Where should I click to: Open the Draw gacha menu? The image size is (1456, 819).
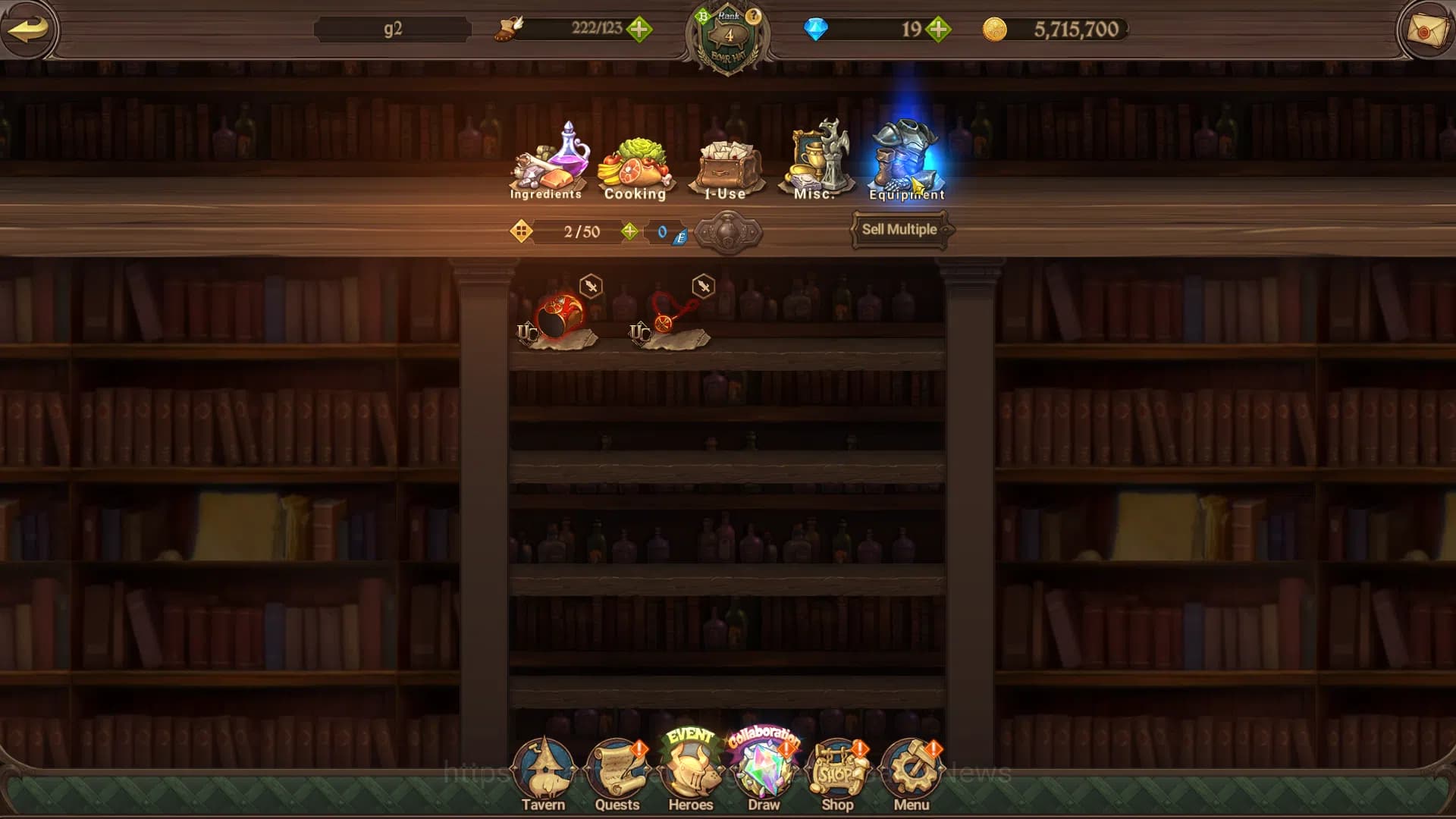[x=764, y=773]
